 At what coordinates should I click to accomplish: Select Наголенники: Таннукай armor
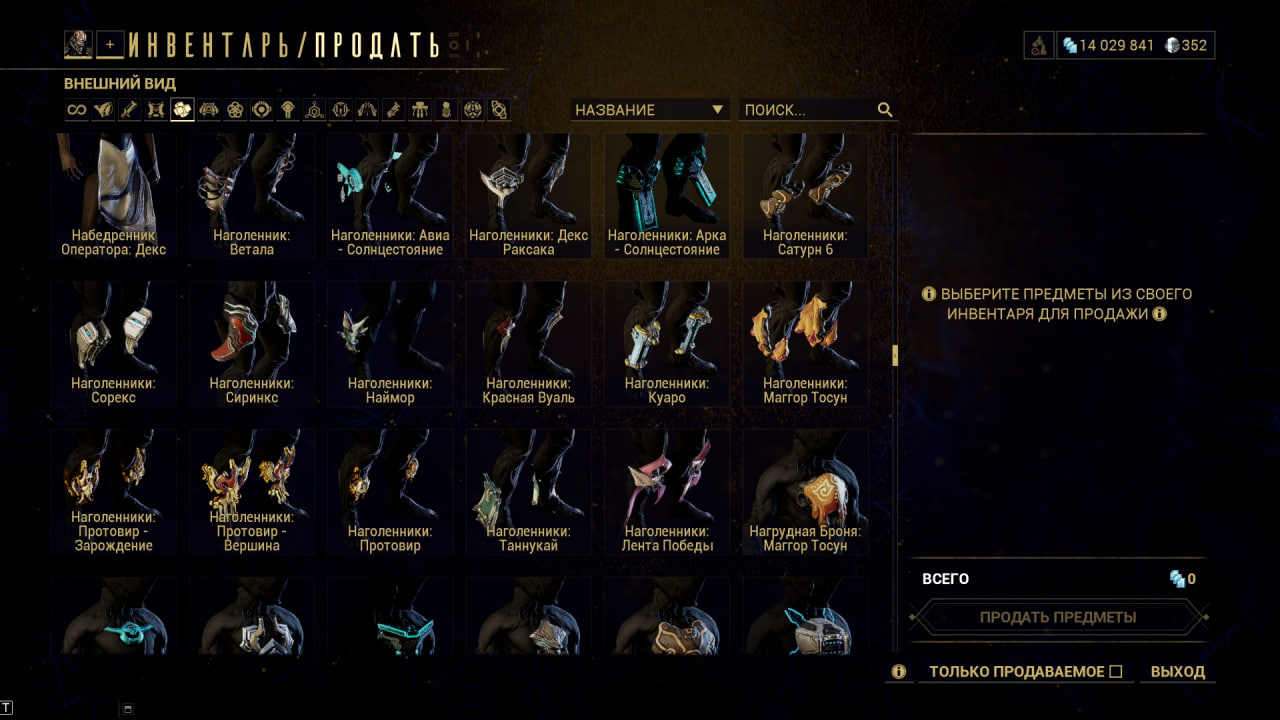[528, 491]
